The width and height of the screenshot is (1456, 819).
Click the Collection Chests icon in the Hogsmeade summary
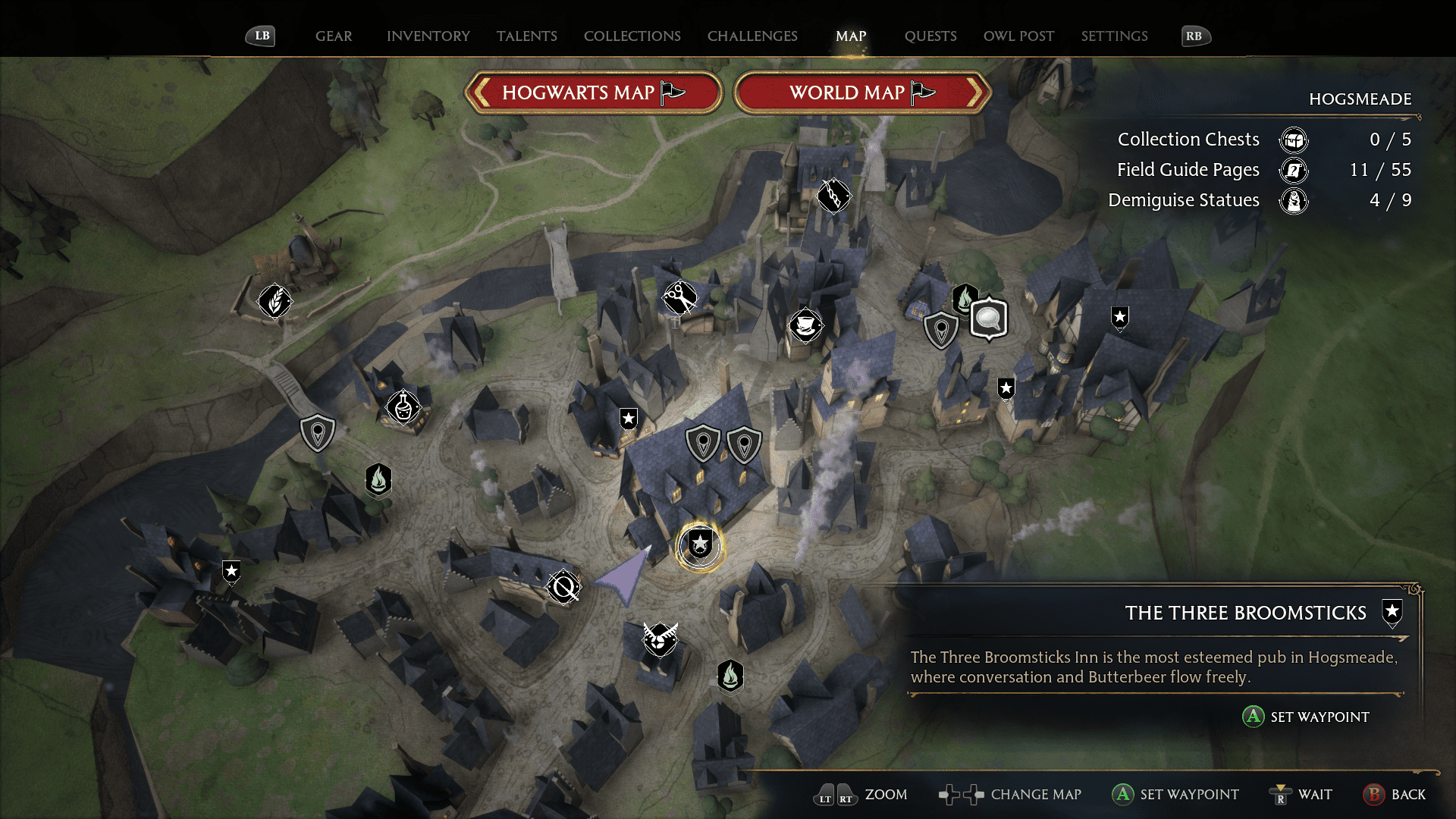click(x=1294, y=140)
